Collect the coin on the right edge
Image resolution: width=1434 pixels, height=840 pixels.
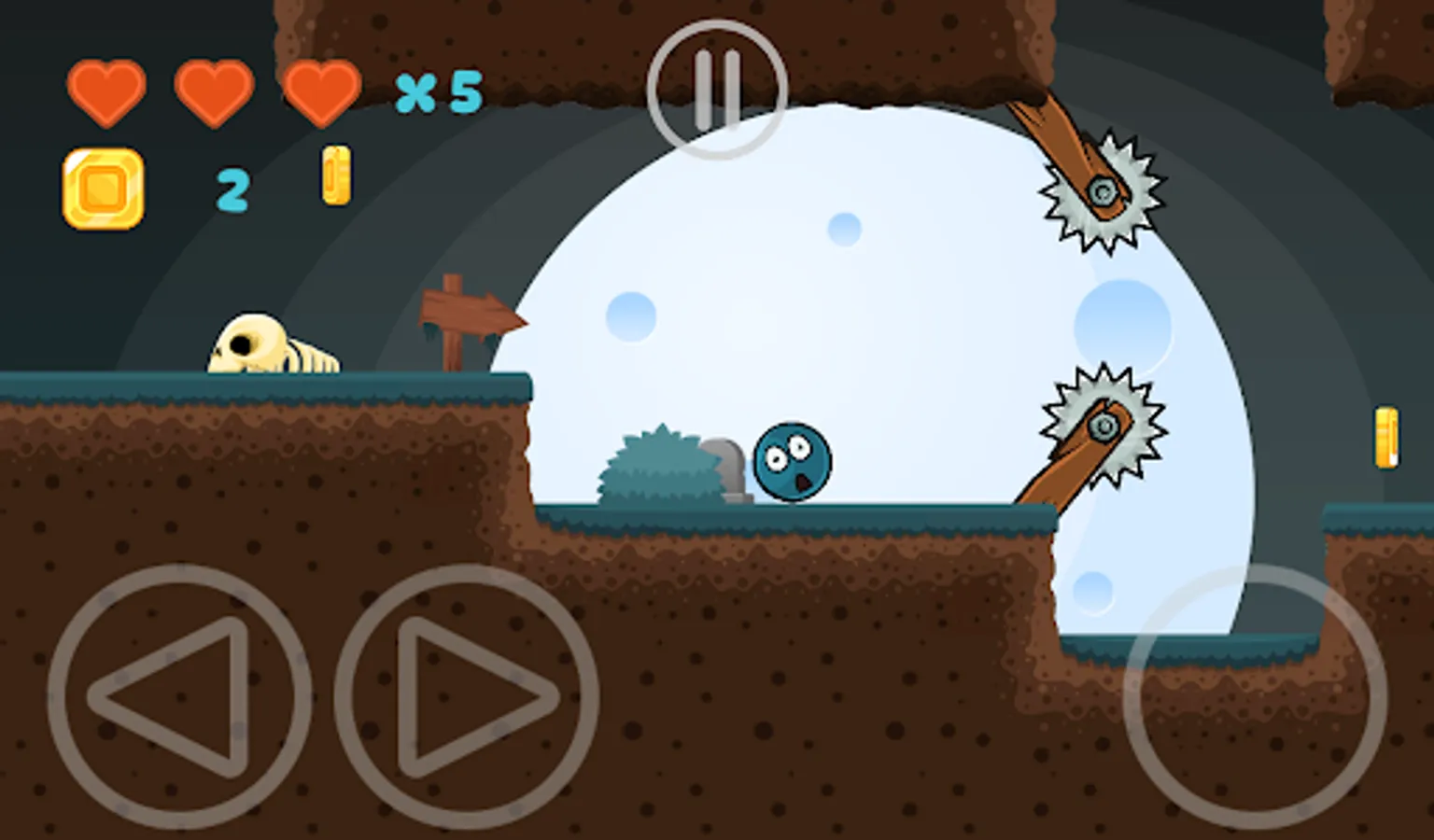tap(1388, 439)
